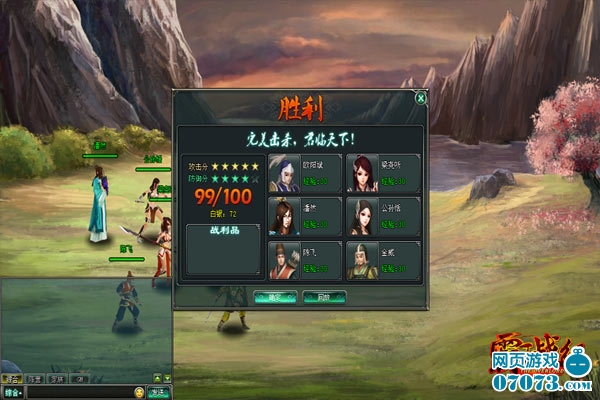Click the chat message input field

coord(80,392)
